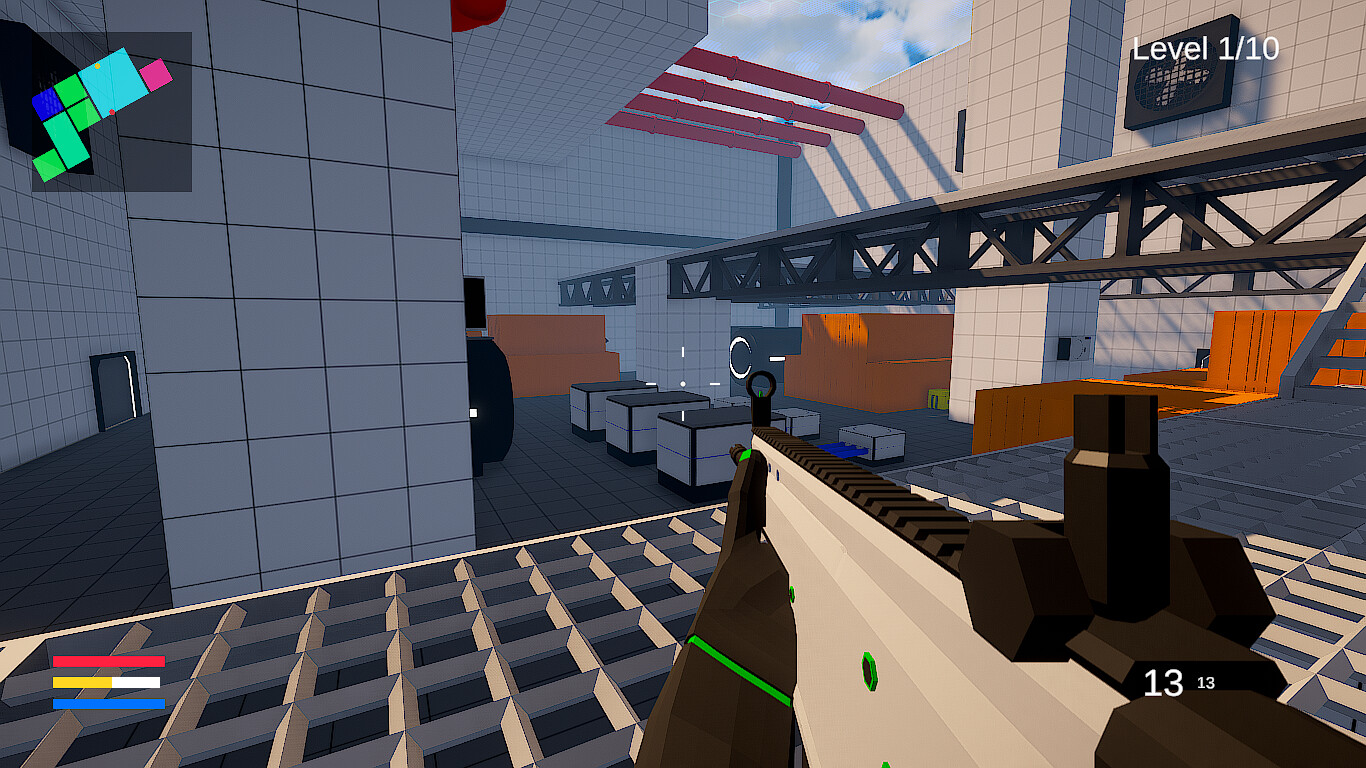Viewport: 1366px width, 768px height.
Task: Select the pink room marker on the minimap
Action: tap(156, 74)
